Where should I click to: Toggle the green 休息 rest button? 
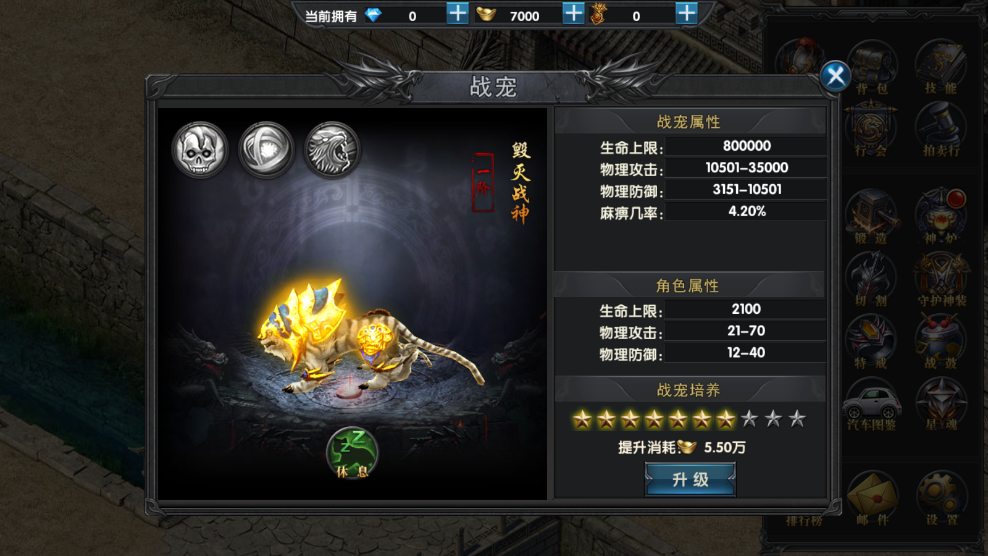tap(352, 452)
